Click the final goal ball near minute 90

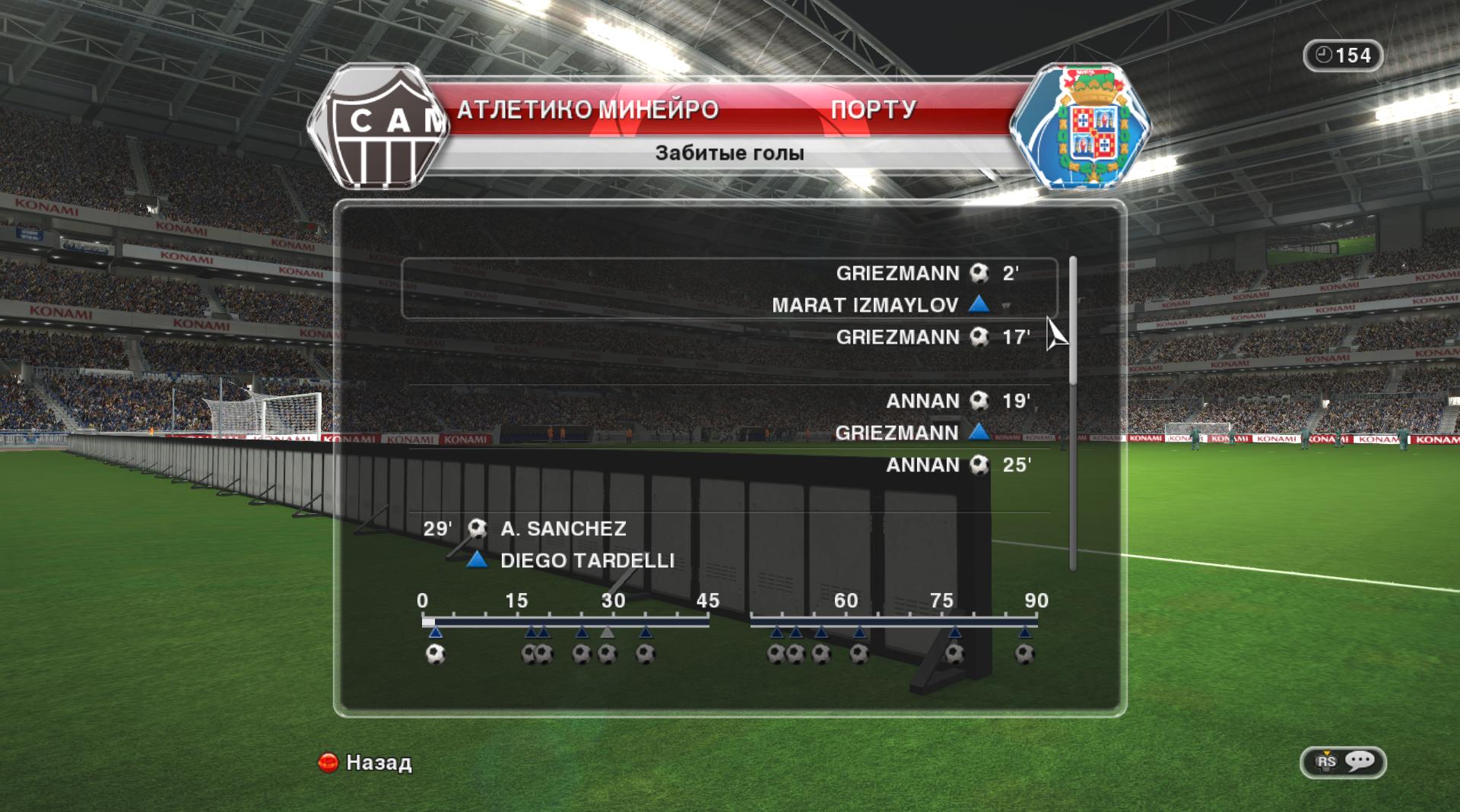tap(1024, 654)
